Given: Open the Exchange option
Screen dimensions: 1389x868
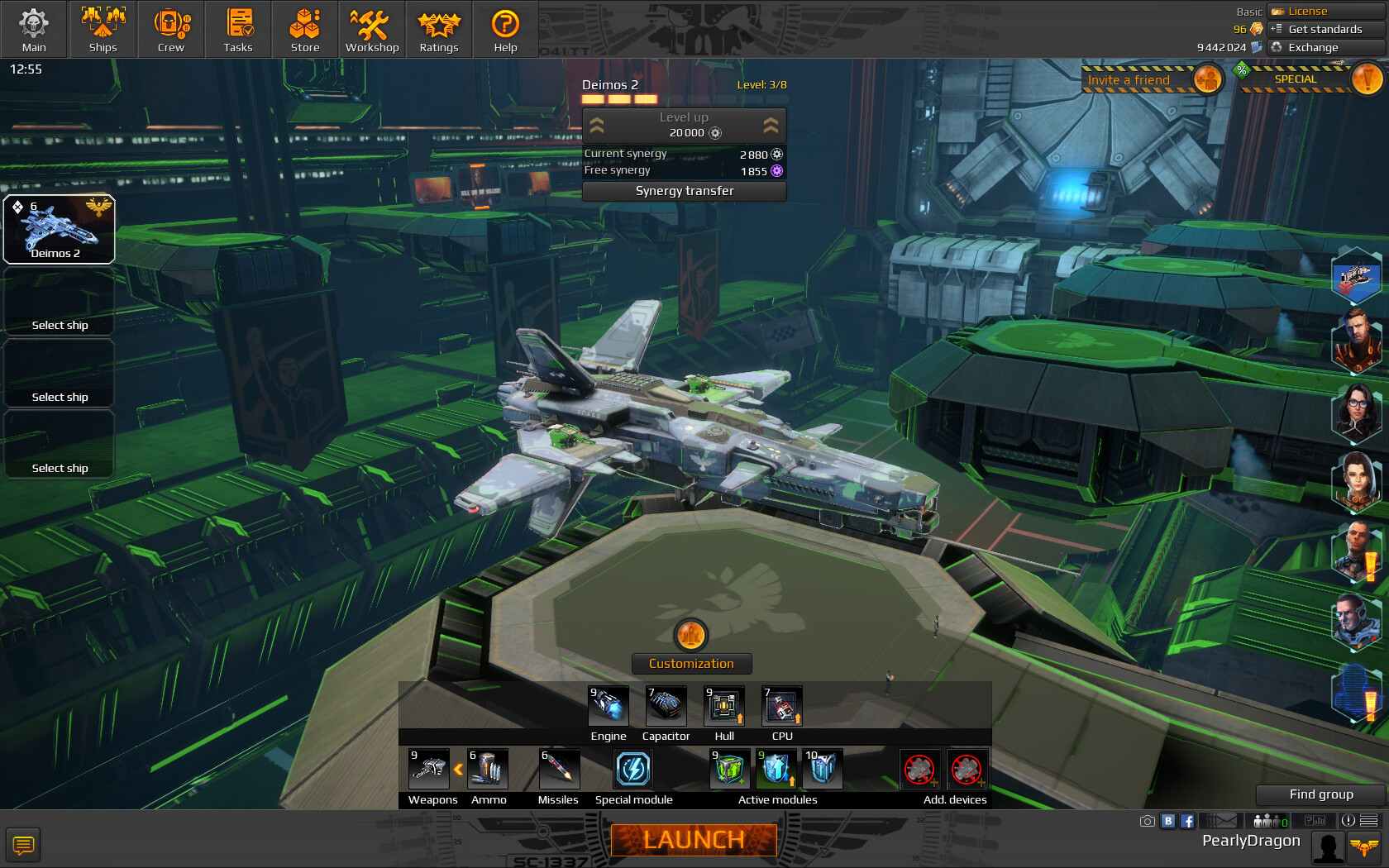Looking at the screenshot, I should coord(1313,47).
